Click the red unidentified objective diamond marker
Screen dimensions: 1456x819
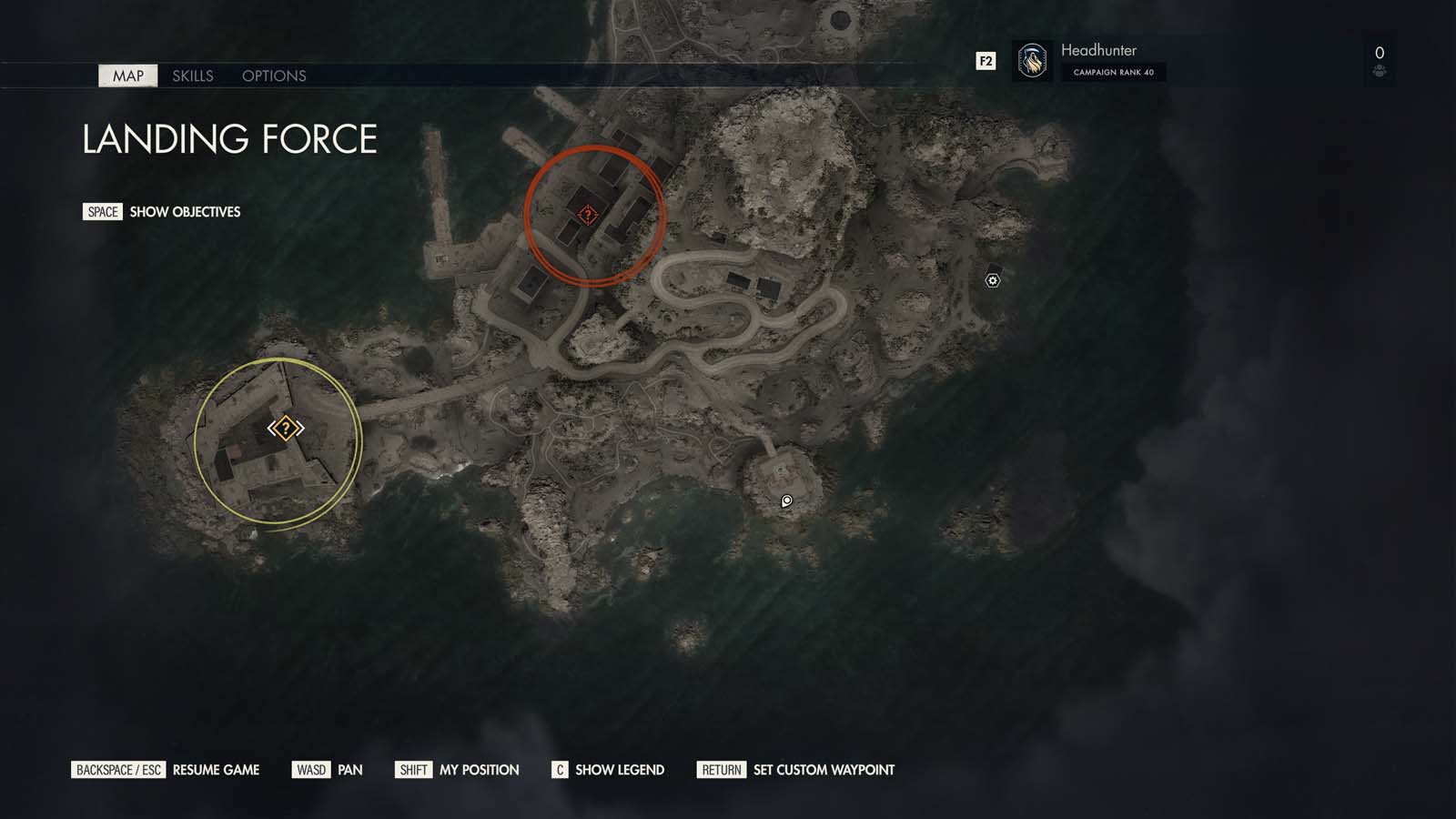(587, 215)
